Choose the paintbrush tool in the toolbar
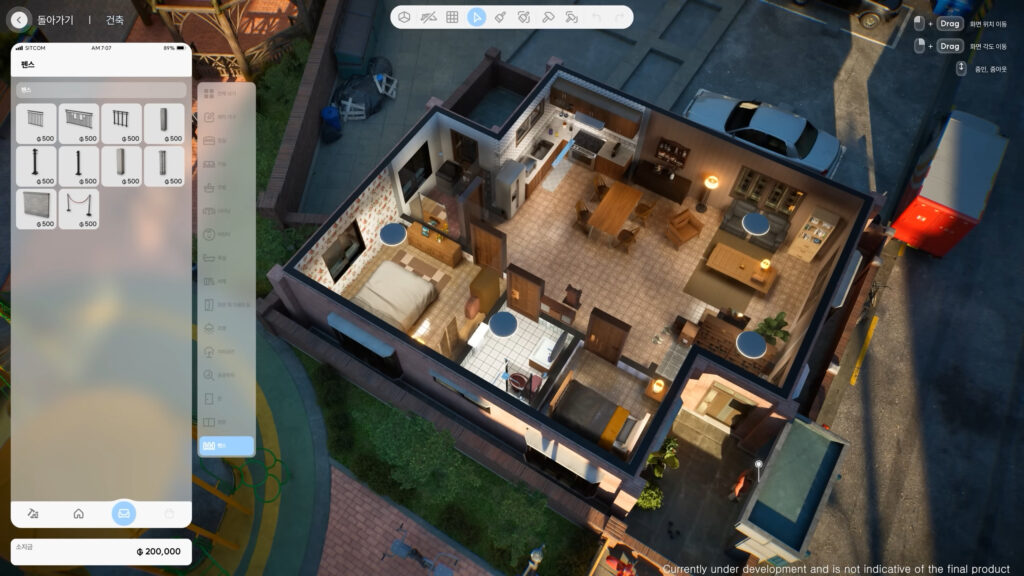 tap(500, 17)
